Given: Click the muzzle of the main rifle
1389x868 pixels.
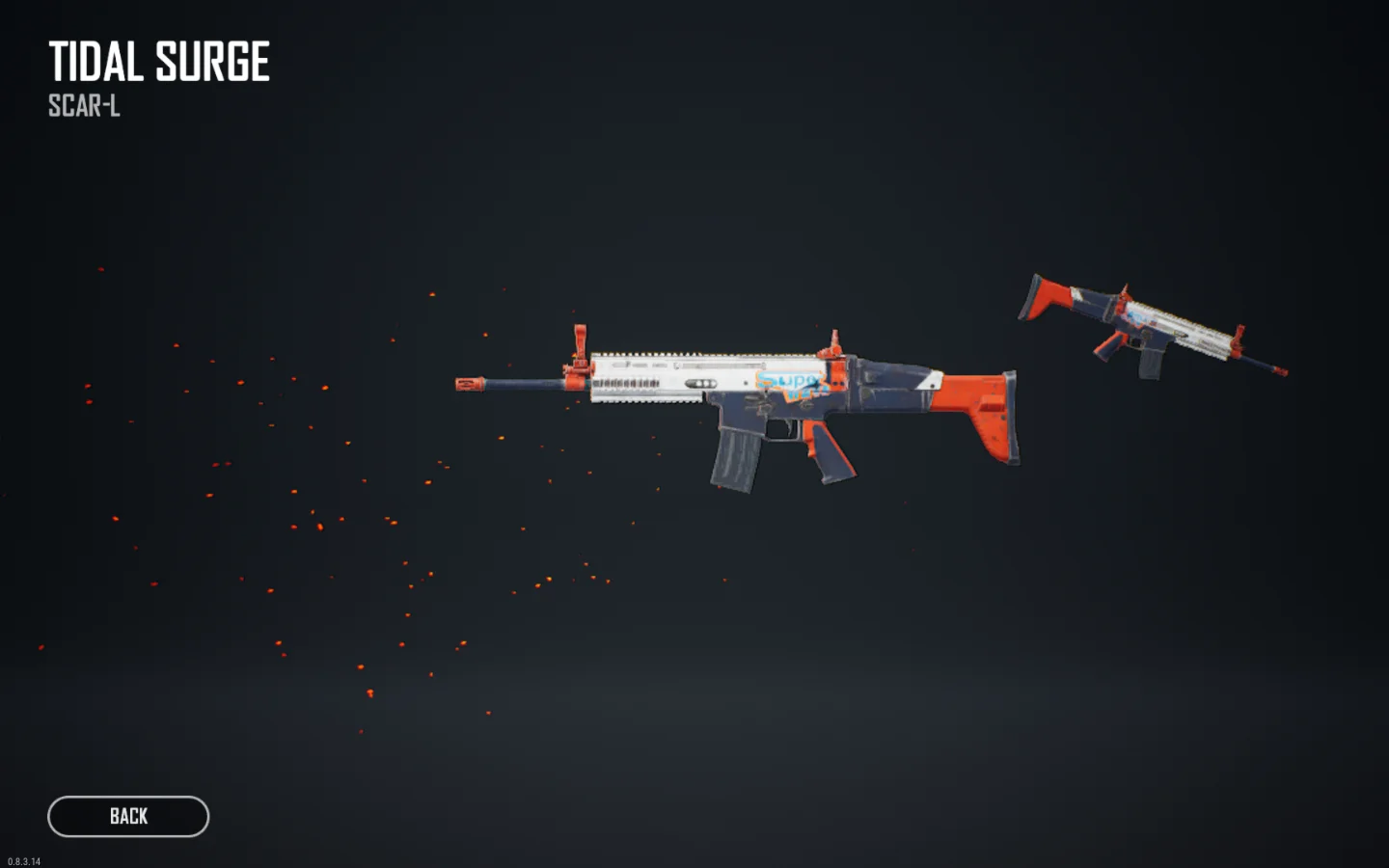Looking at the screenshot, I should coord(470,385).
